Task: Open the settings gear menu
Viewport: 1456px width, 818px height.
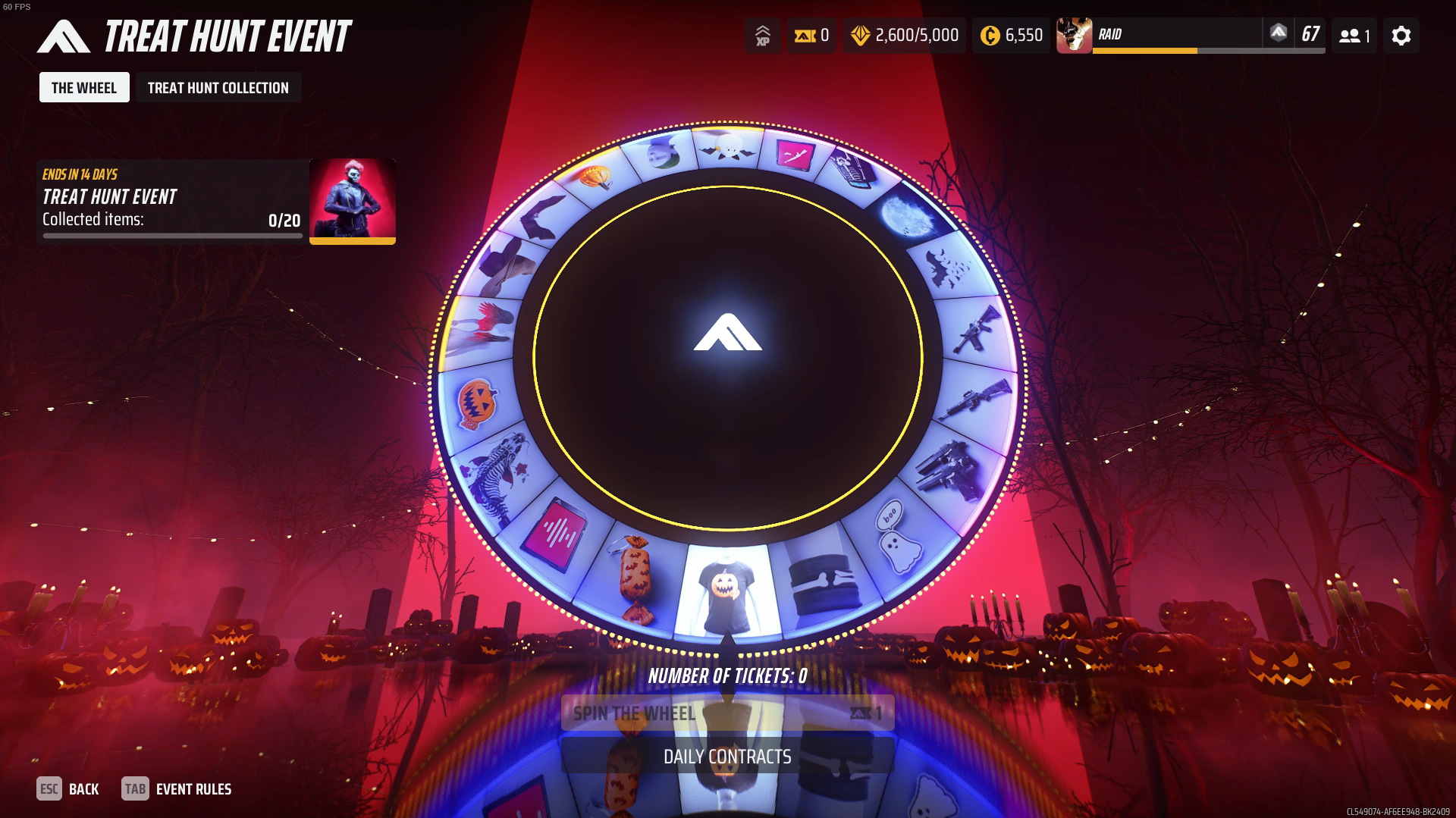Action: coord(1401,36)
